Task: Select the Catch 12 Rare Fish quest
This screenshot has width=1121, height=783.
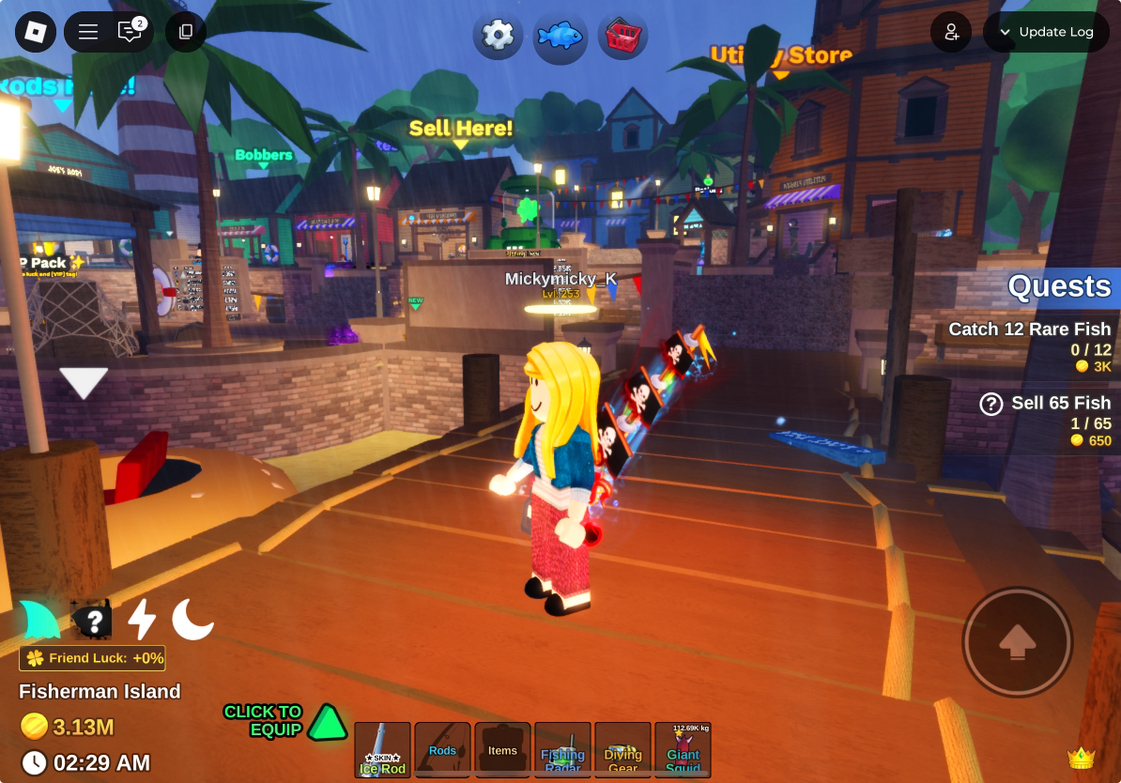Action: coord(1029,330)
